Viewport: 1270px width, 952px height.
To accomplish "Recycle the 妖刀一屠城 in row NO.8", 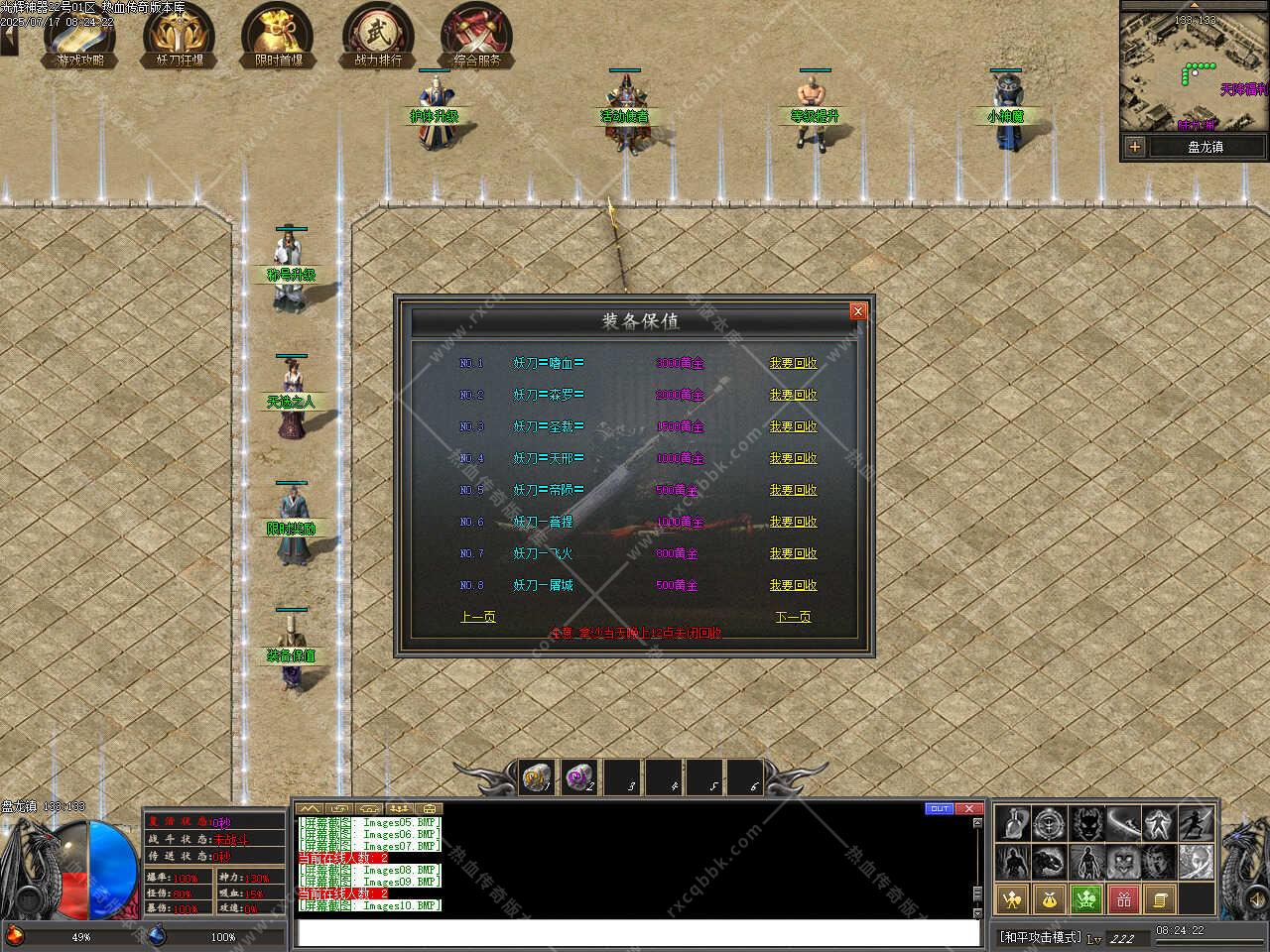I will point(793,585).
